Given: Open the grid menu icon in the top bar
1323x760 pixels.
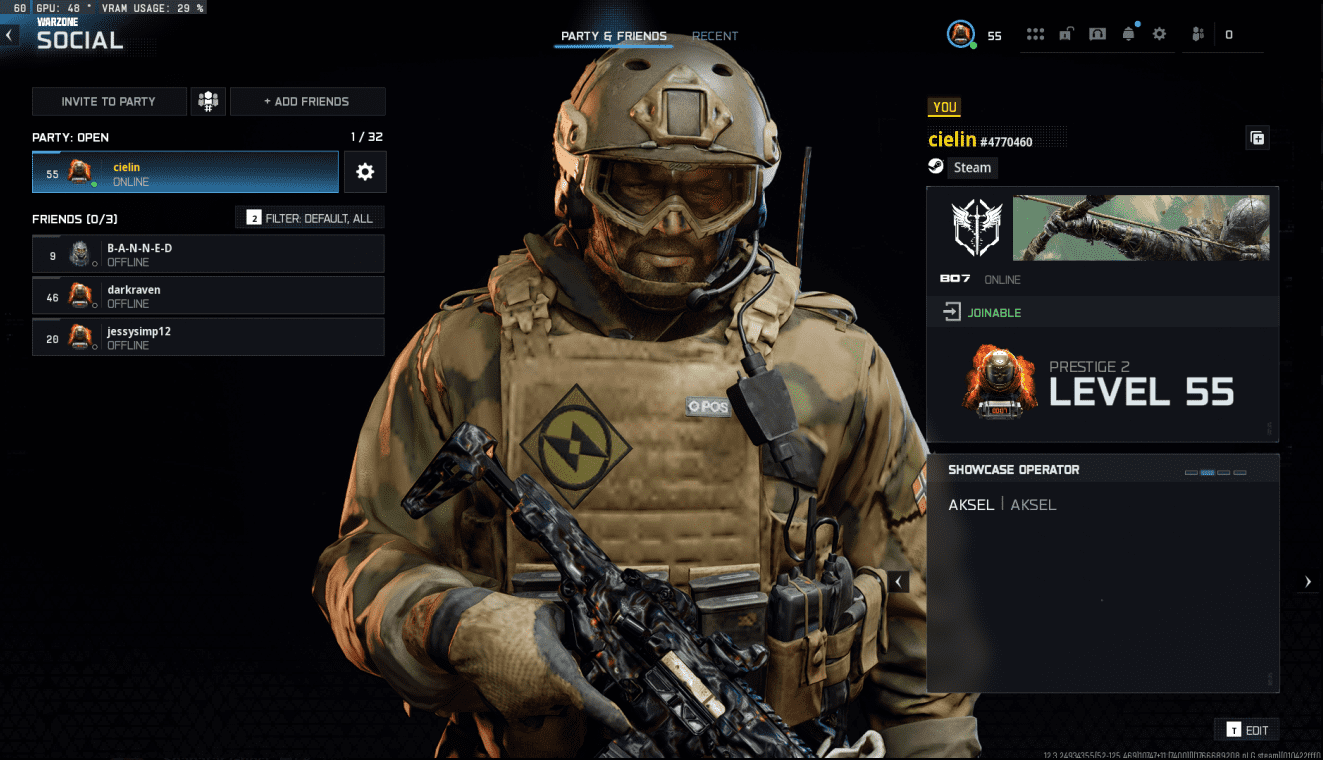Looking at the screenshot, I should [x=1035, y=34].
